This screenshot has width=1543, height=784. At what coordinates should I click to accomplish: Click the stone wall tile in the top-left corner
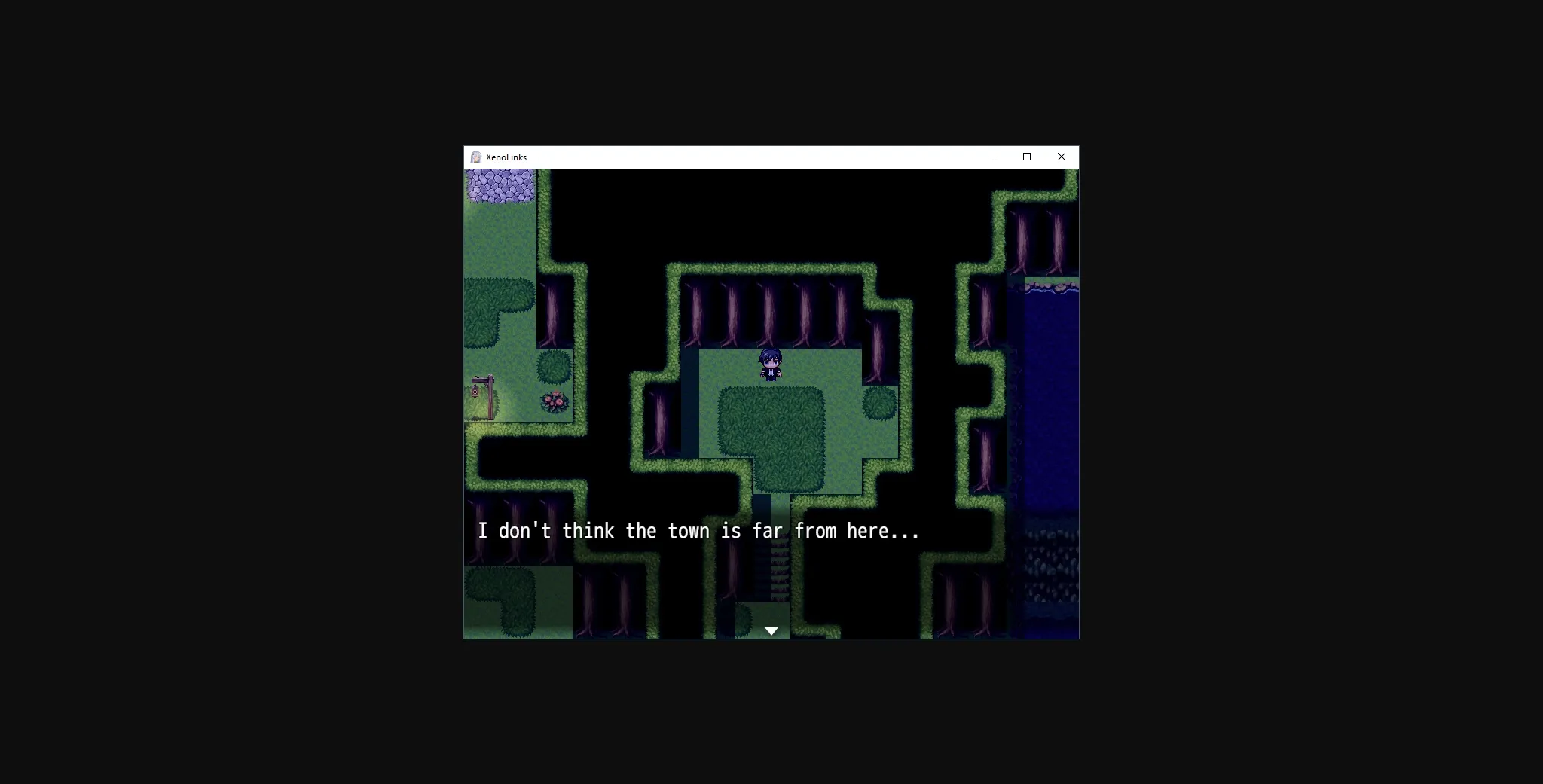point(500,185)
